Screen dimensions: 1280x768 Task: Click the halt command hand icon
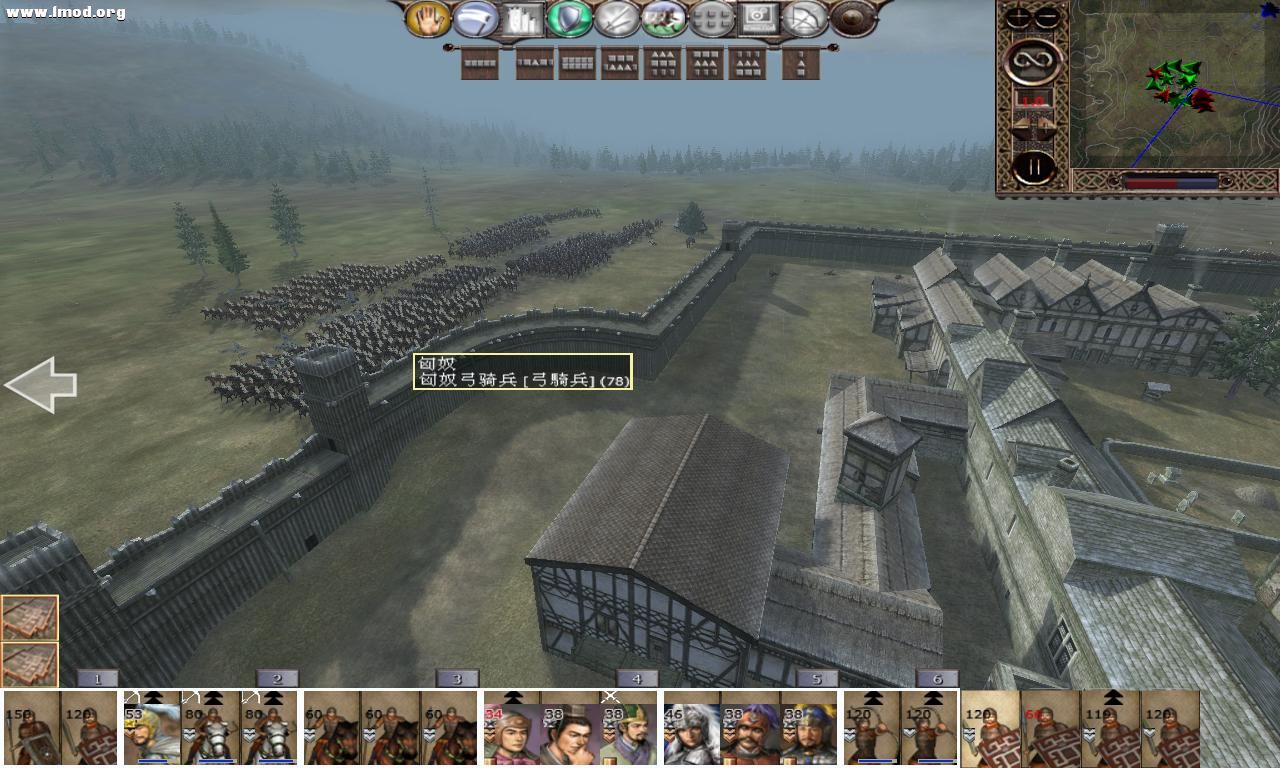[427, 17]
